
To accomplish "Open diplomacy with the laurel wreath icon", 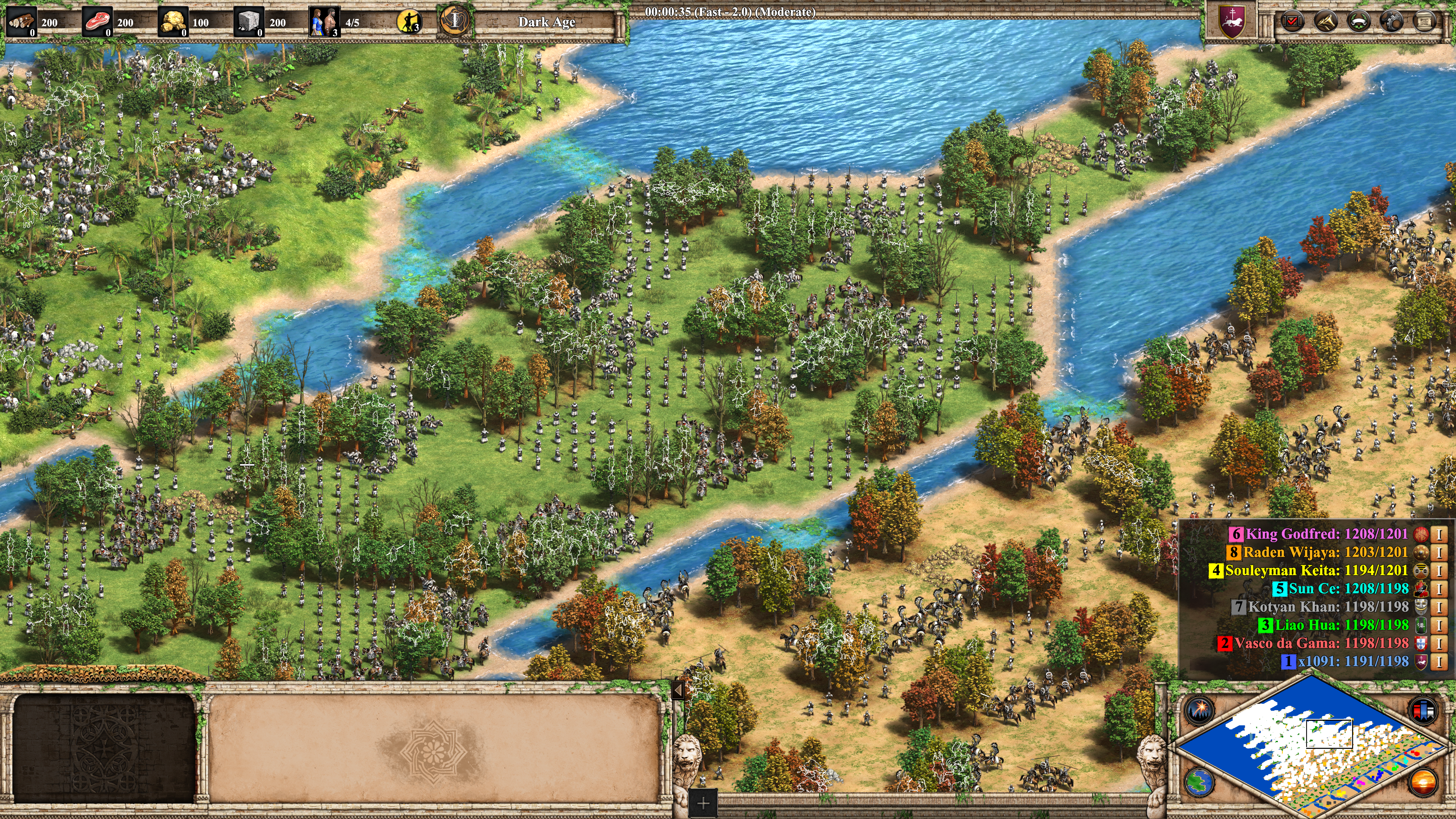I will click(x=1358, y=22).
